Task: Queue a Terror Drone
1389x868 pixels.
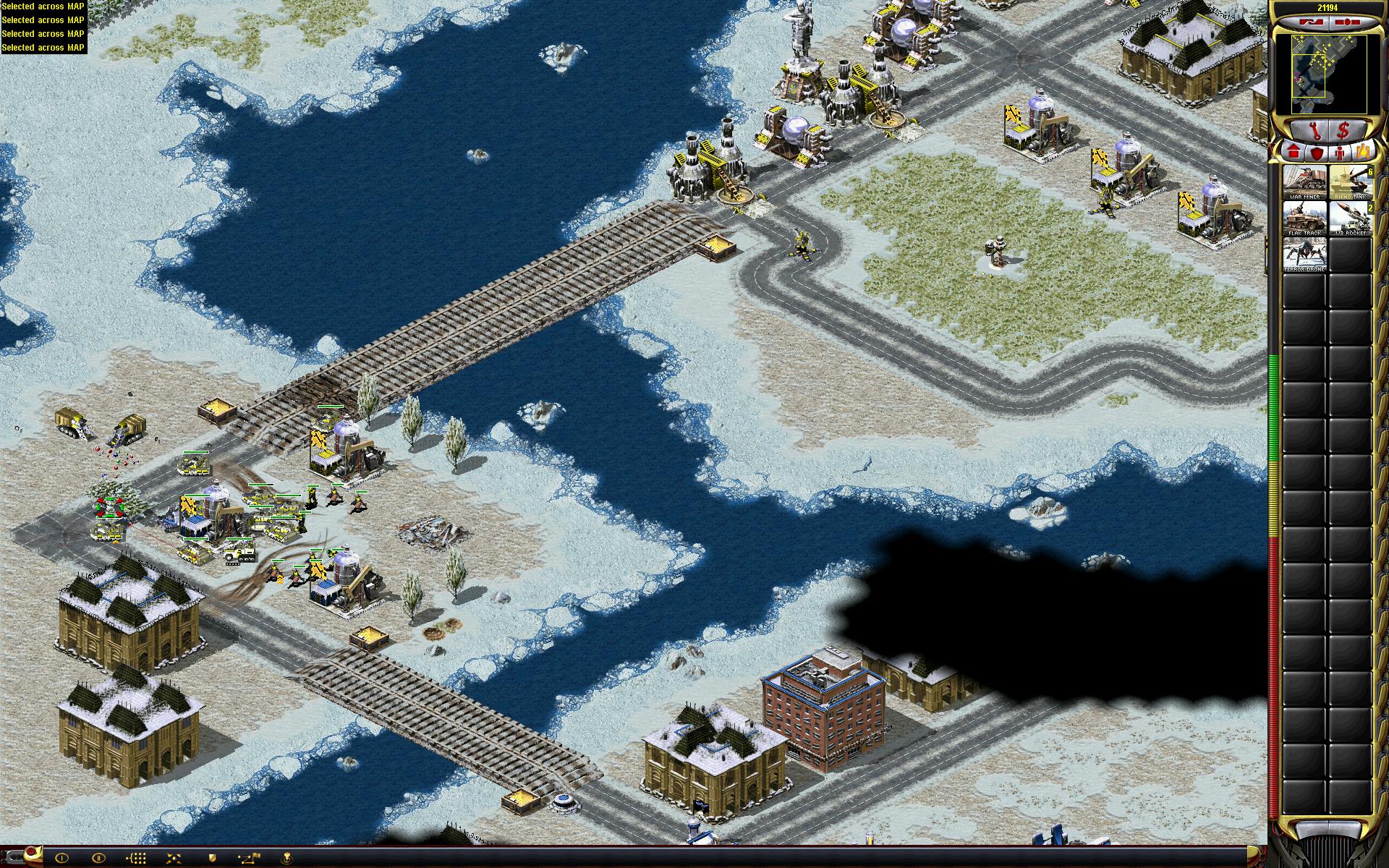Action: tap(1305, 256)
